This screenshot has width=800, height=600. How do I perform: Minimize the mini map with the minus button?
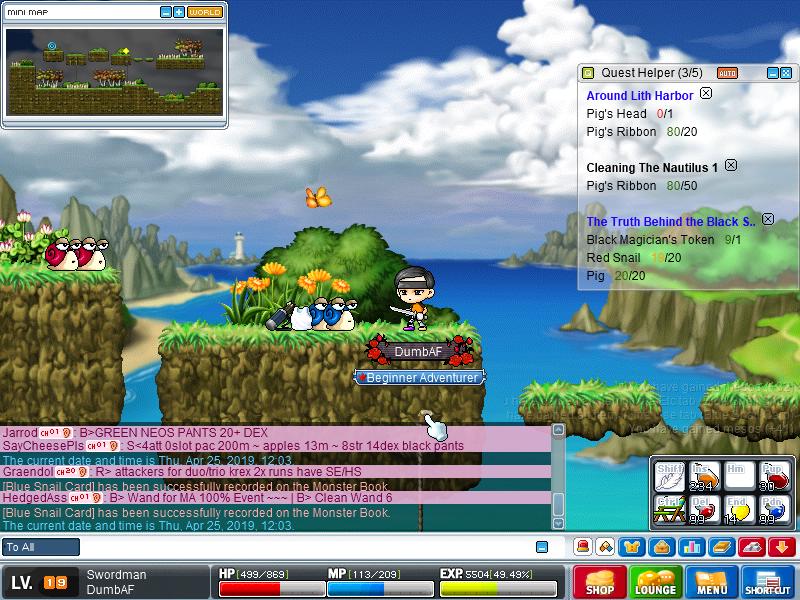(x=166, y=12)
